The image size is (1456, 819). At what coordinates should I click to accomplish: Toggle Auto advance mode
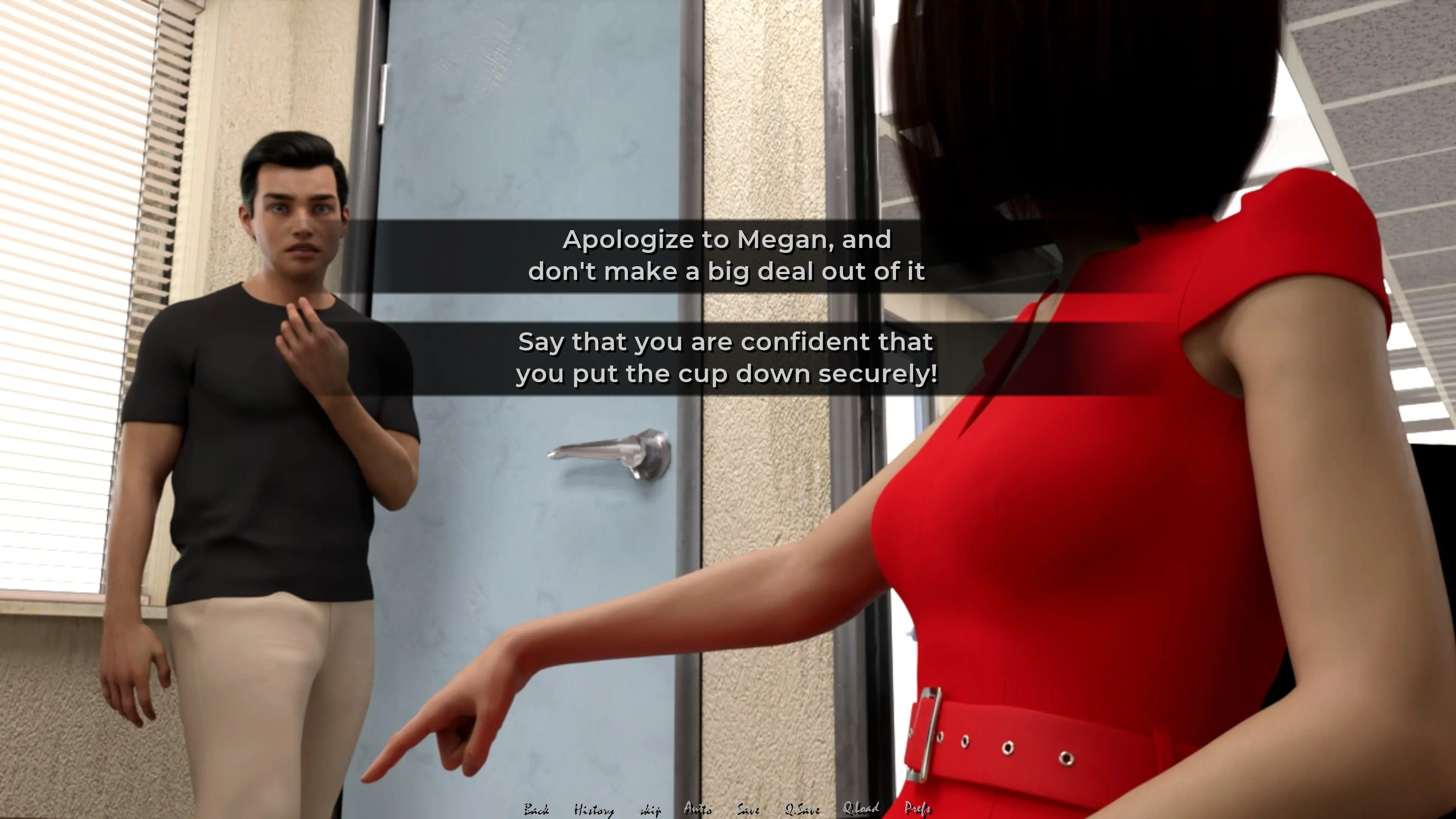(698, 809)
